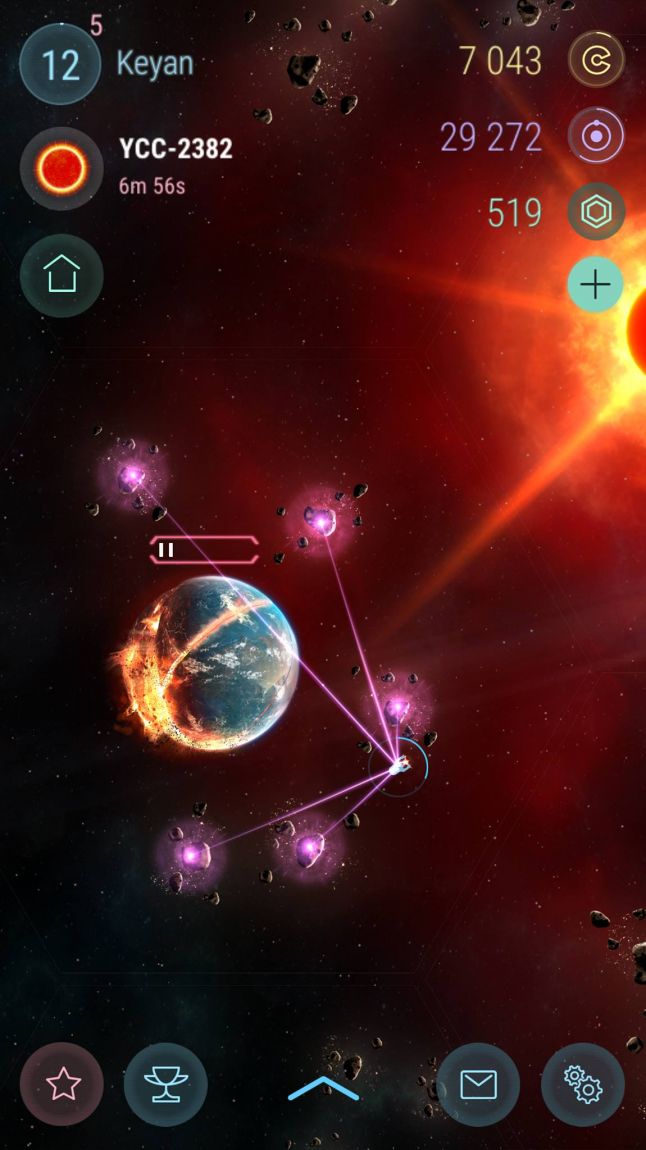Add more resources with the plus button
Viewport: 646px width, 1150px height.
coord(596,285)
